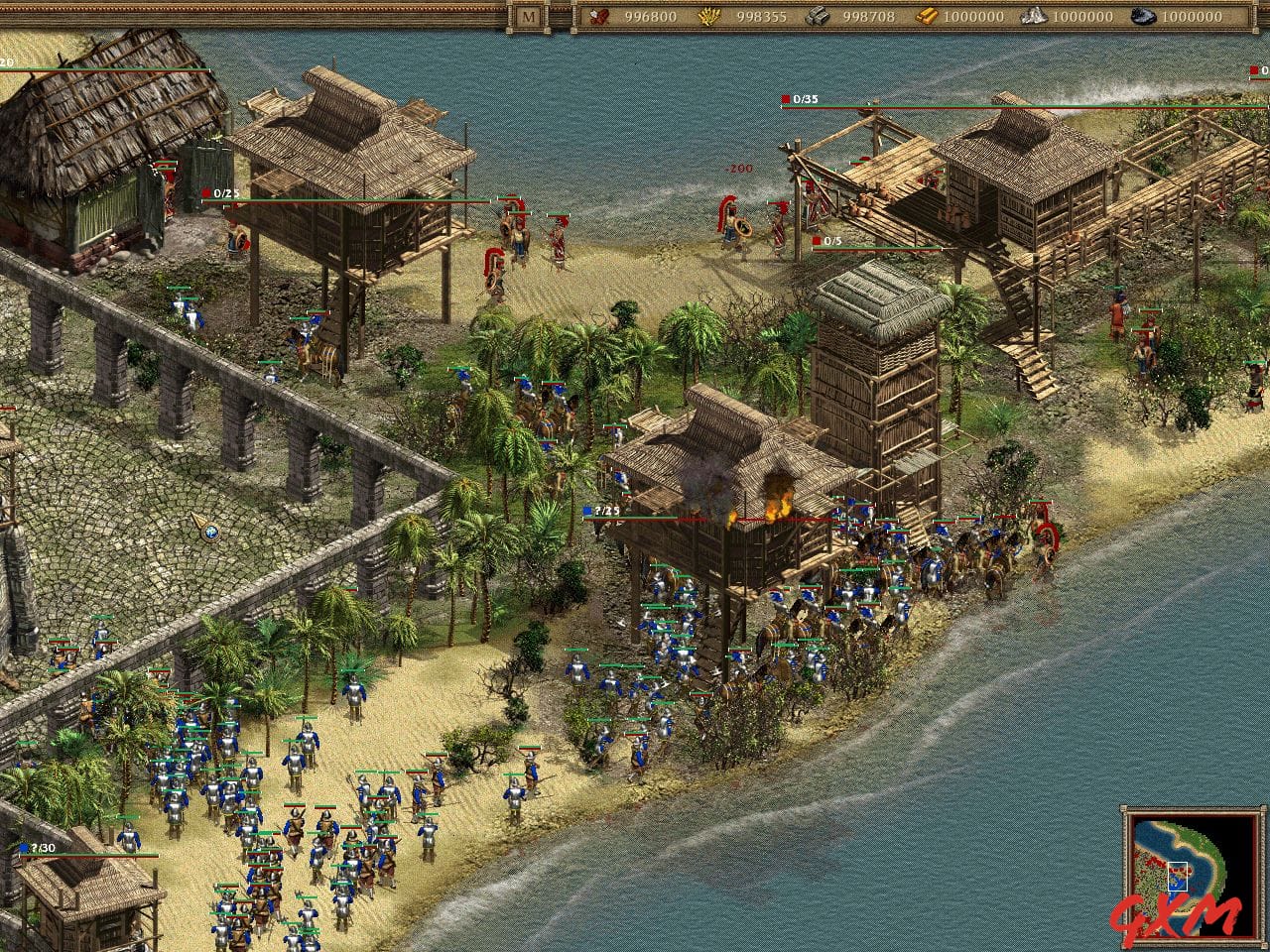The height and width of the screenshot is (952, 1270).
Task: Click the compass rose on the cobblestone plaza
Action: click(209, 535)
